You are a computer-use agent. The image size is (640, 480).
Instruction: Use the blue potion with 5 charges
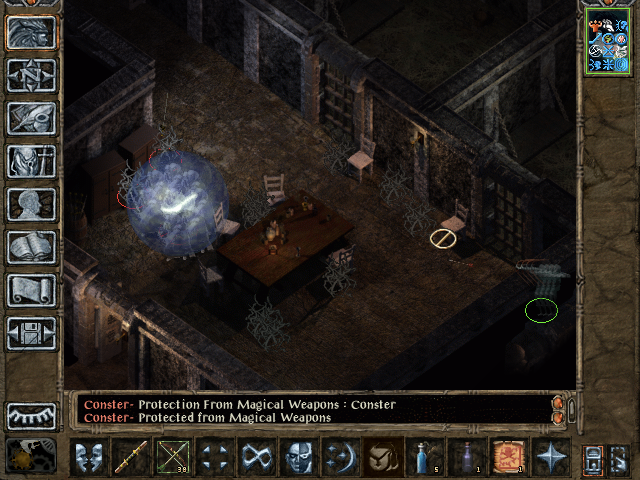click(x=425, y=457)
